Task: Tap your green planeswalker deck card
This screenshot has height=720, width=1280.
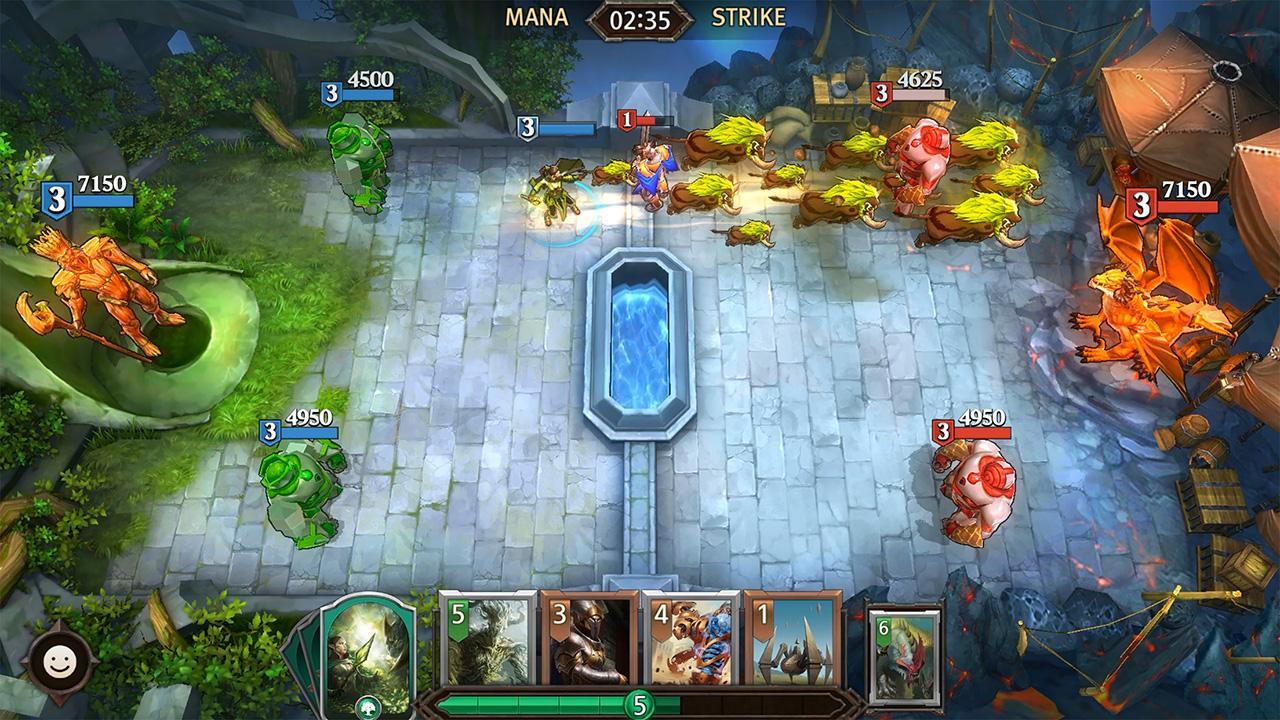Action: pos(367,655)
